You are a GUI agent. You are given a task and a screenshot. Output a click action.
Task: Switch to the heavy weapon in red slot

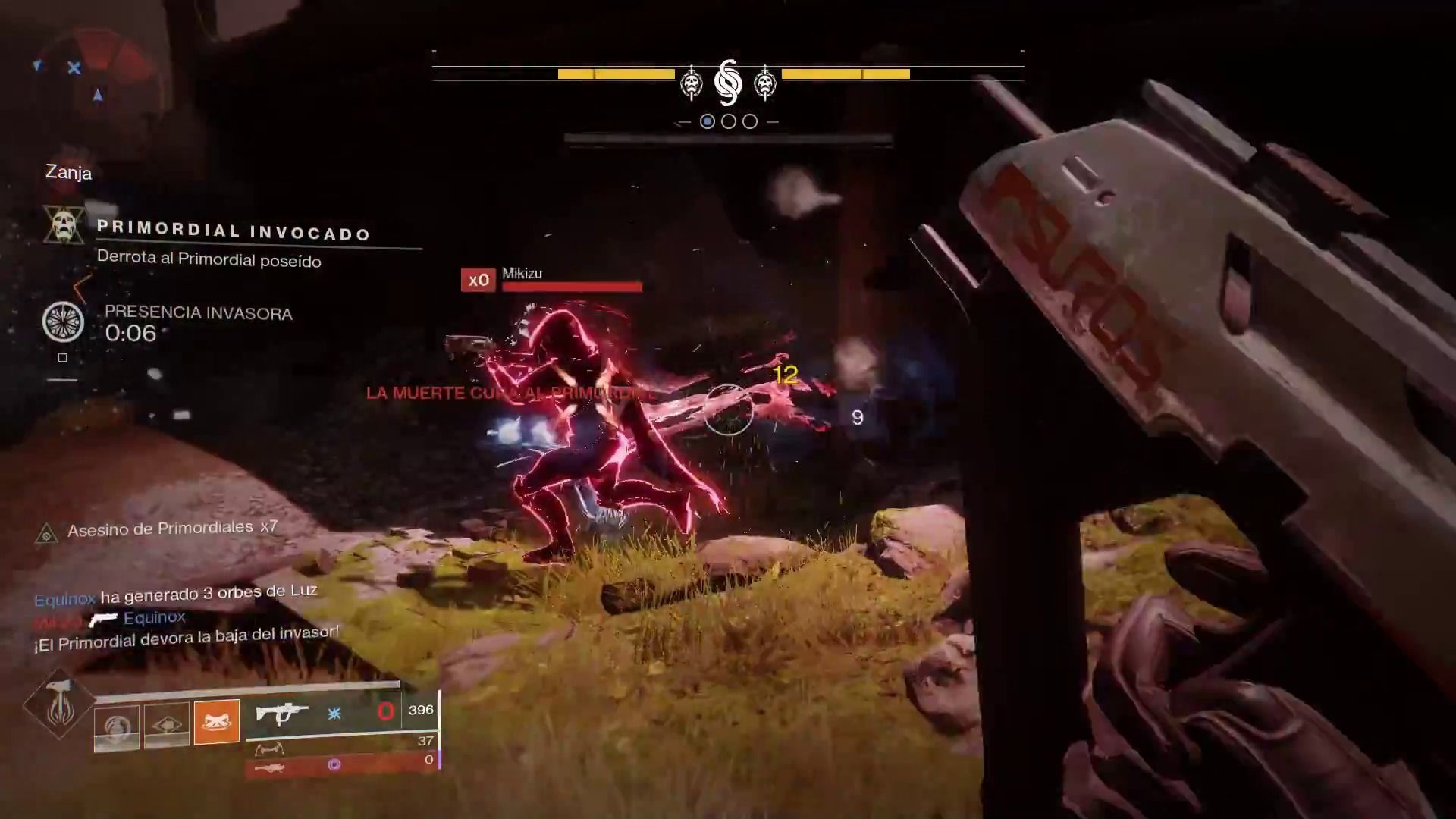(270, 768)
